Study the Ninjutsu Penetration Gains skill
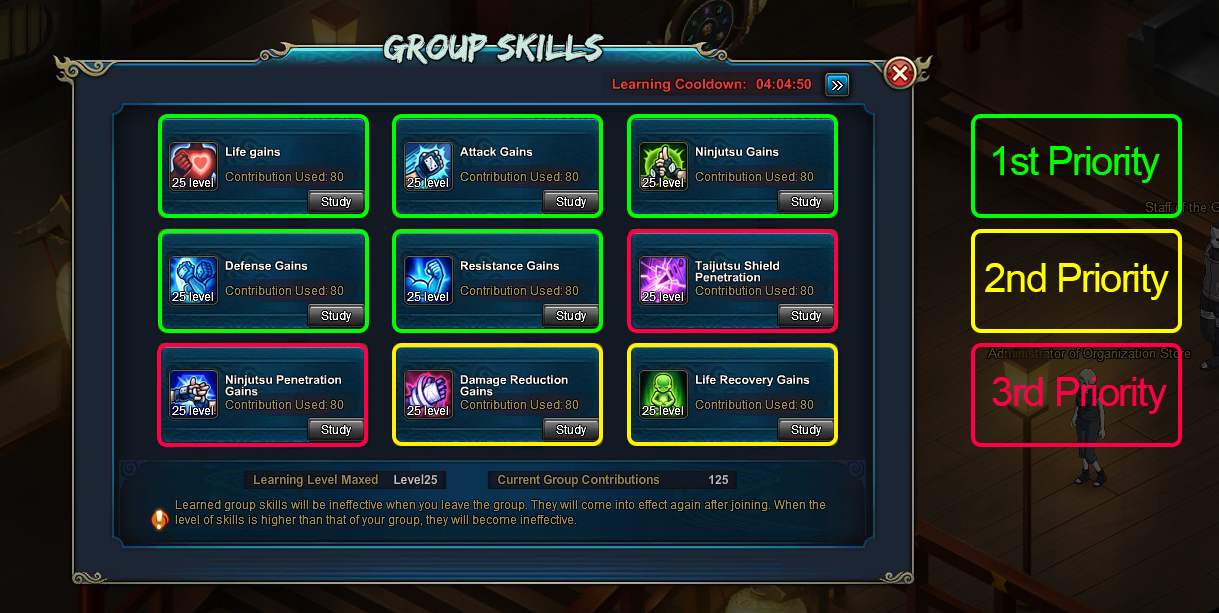 pos(336,430)
